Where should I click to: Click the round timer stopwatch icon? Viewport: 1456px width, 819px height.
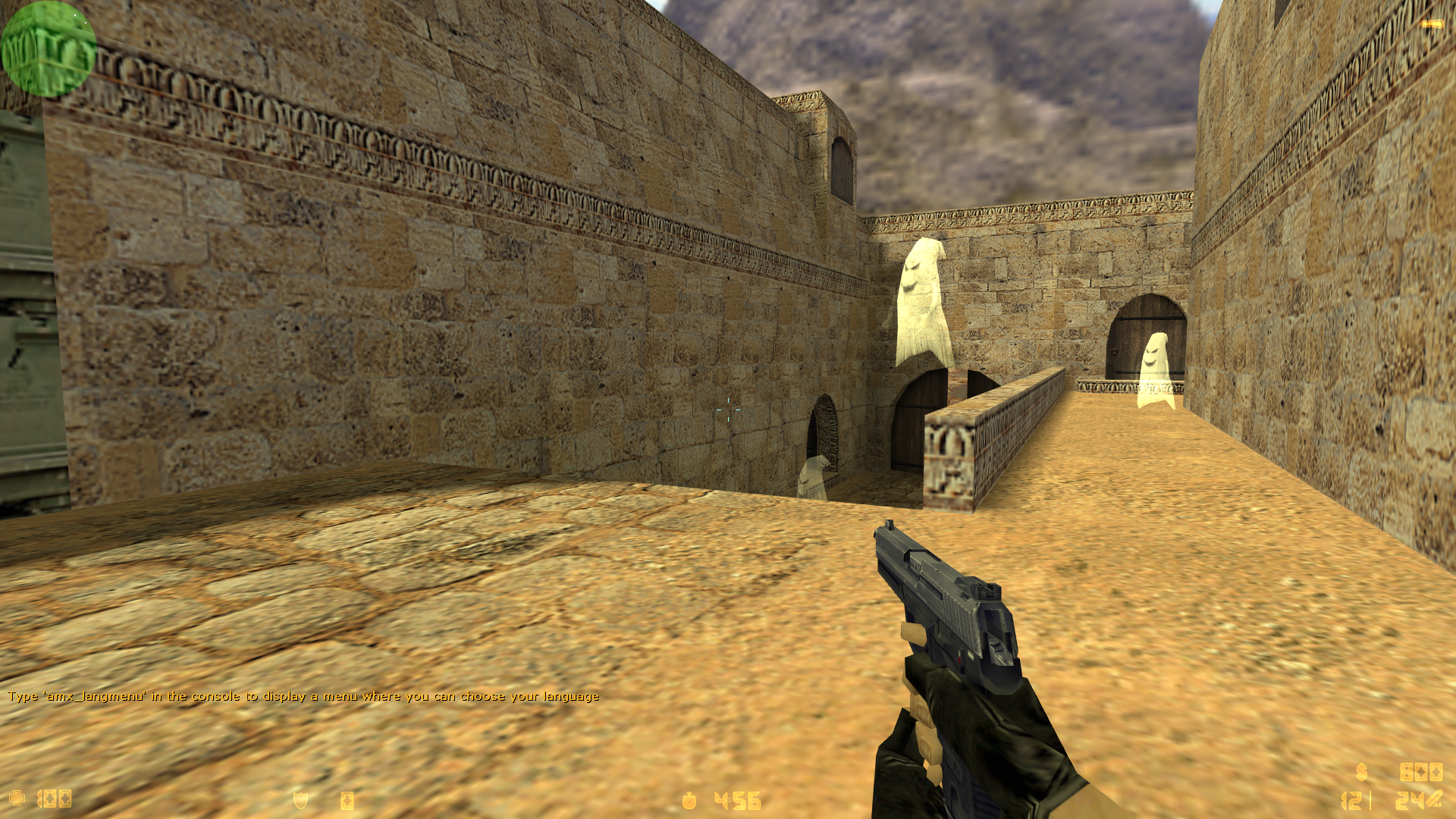coord(689,799)
